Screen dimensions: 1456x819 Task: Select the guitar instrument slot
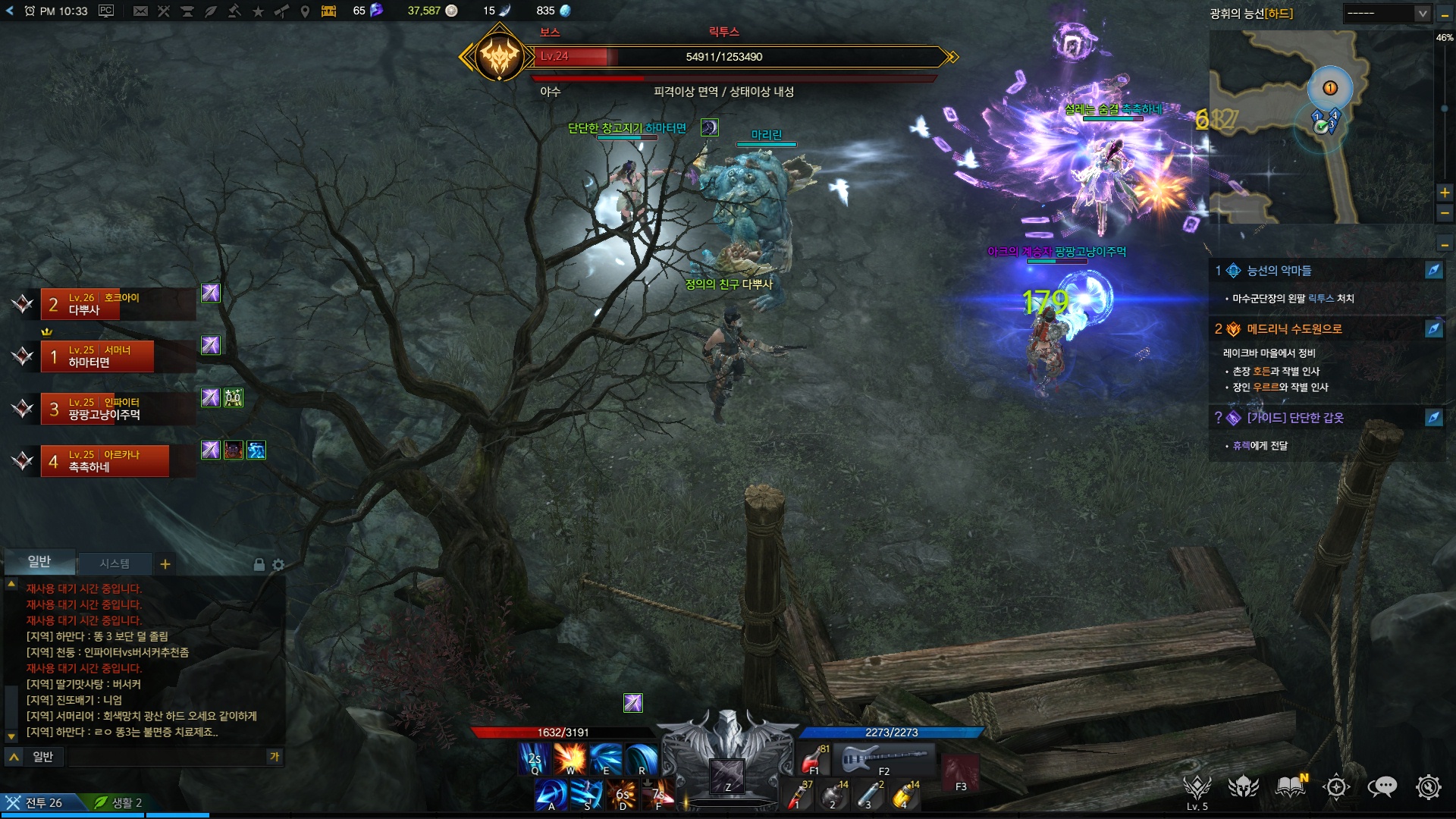pos(884,758)
